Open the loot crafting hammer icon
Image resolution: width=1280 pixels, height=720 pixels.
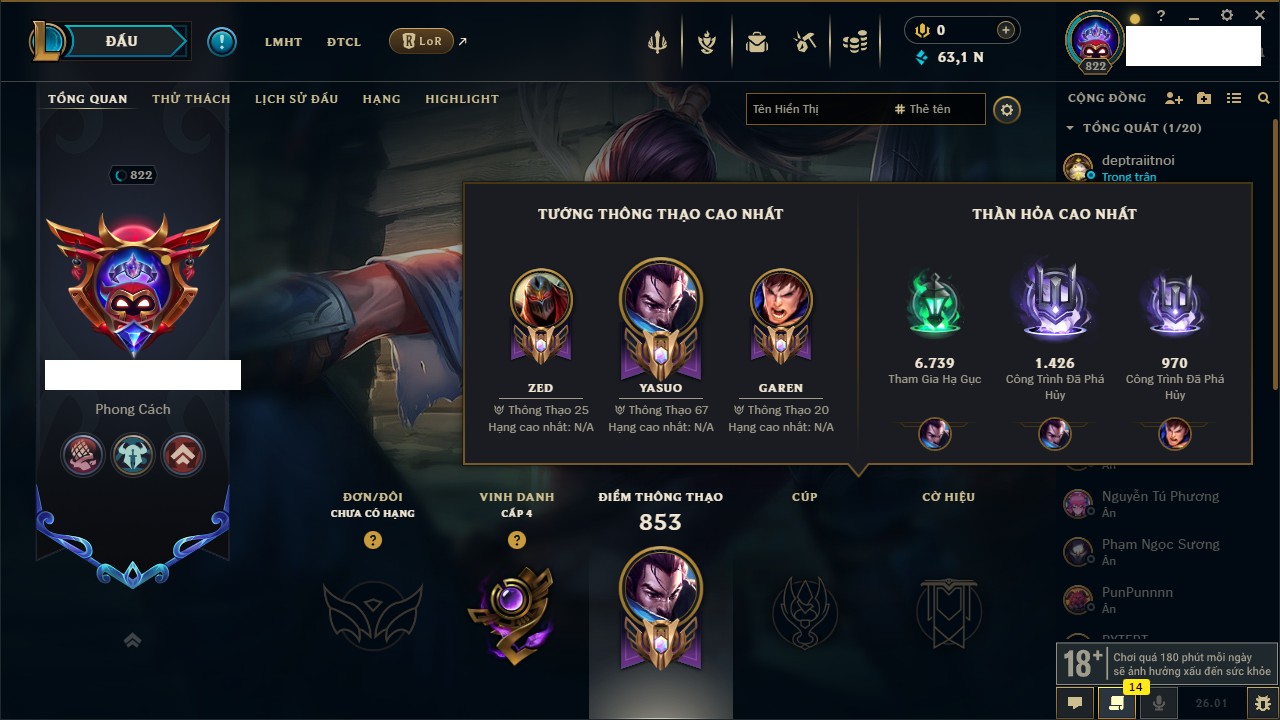805,42
